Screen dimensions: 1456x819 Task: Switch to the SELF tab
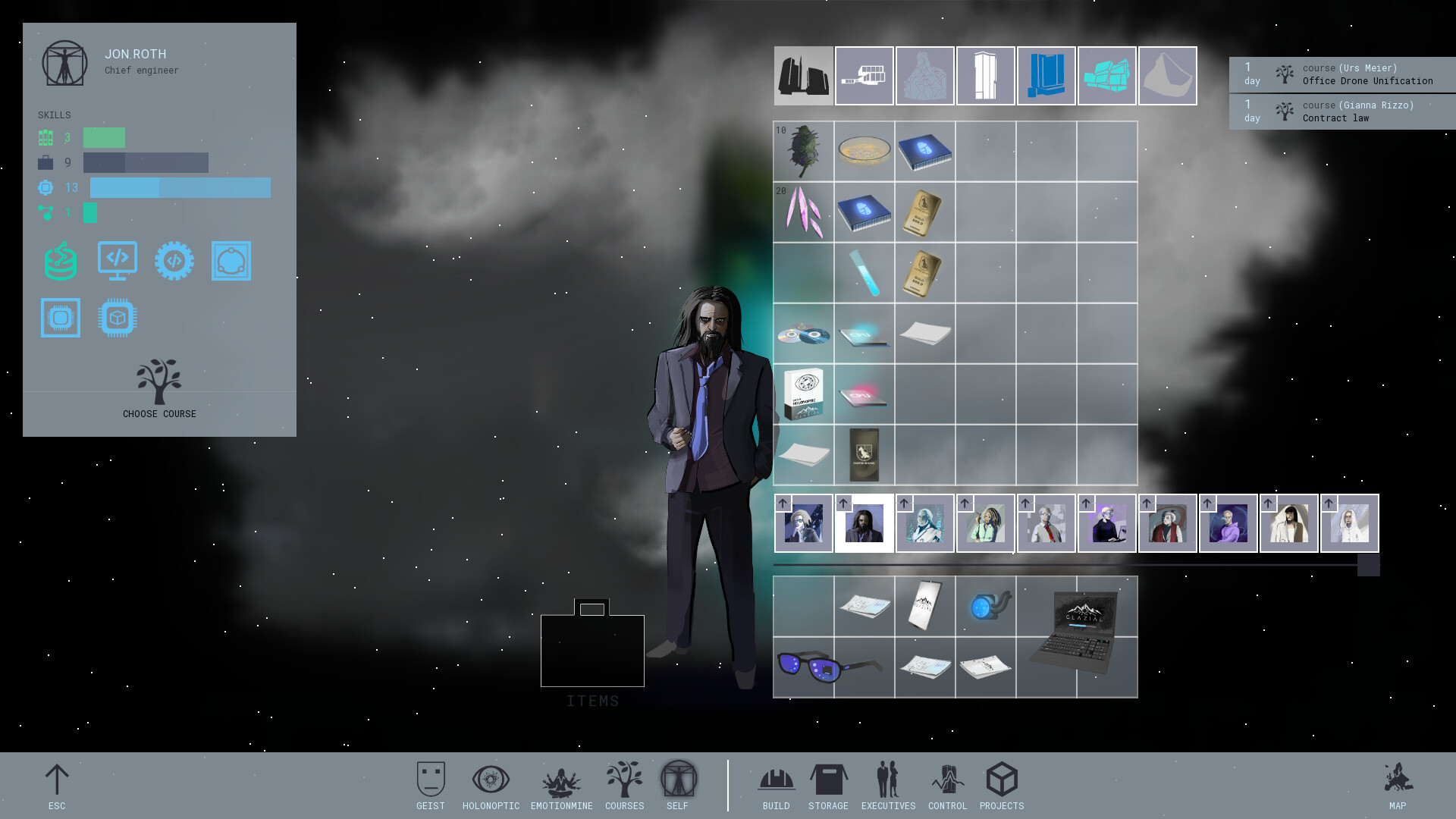coord(677,781)
